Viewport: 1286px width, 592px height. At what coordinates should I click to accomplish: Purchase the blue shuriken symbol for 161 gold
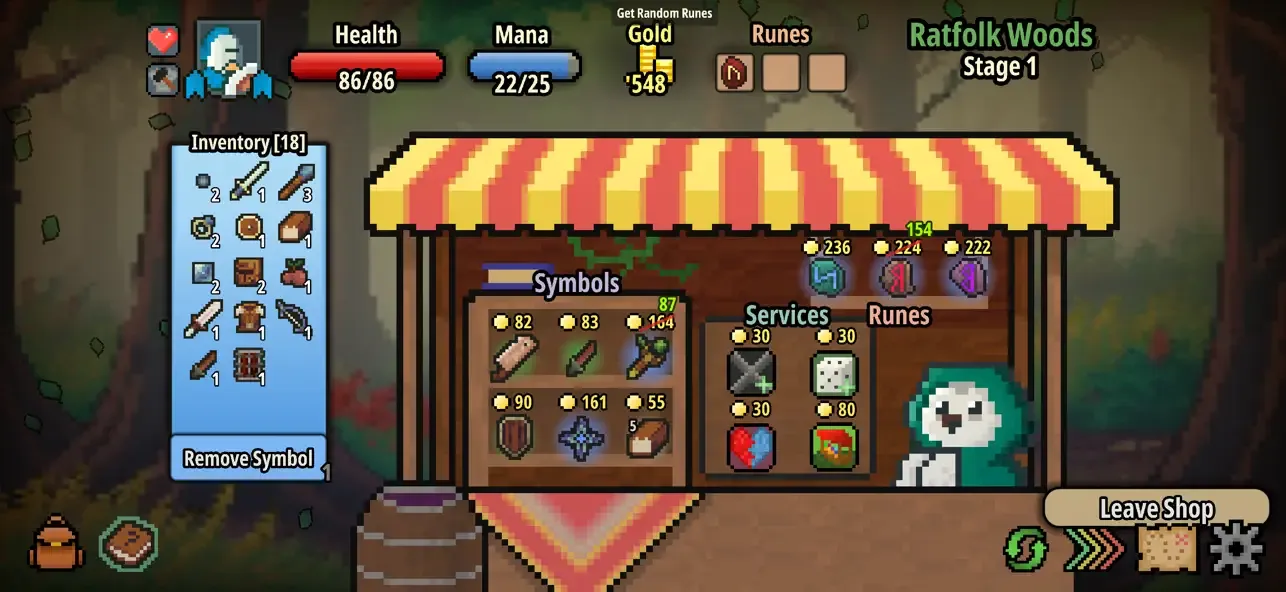point(582,437)
